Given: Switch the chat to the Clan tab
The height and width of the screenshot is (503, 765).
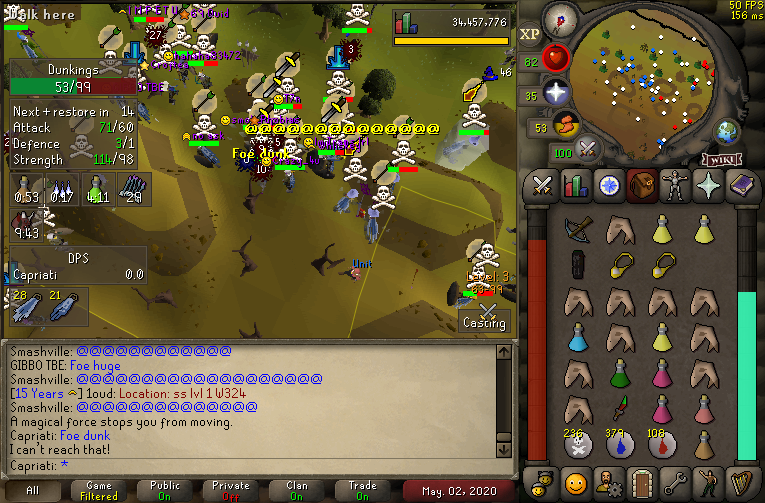Looking at the screenshot, I should (x=297, y=490).
